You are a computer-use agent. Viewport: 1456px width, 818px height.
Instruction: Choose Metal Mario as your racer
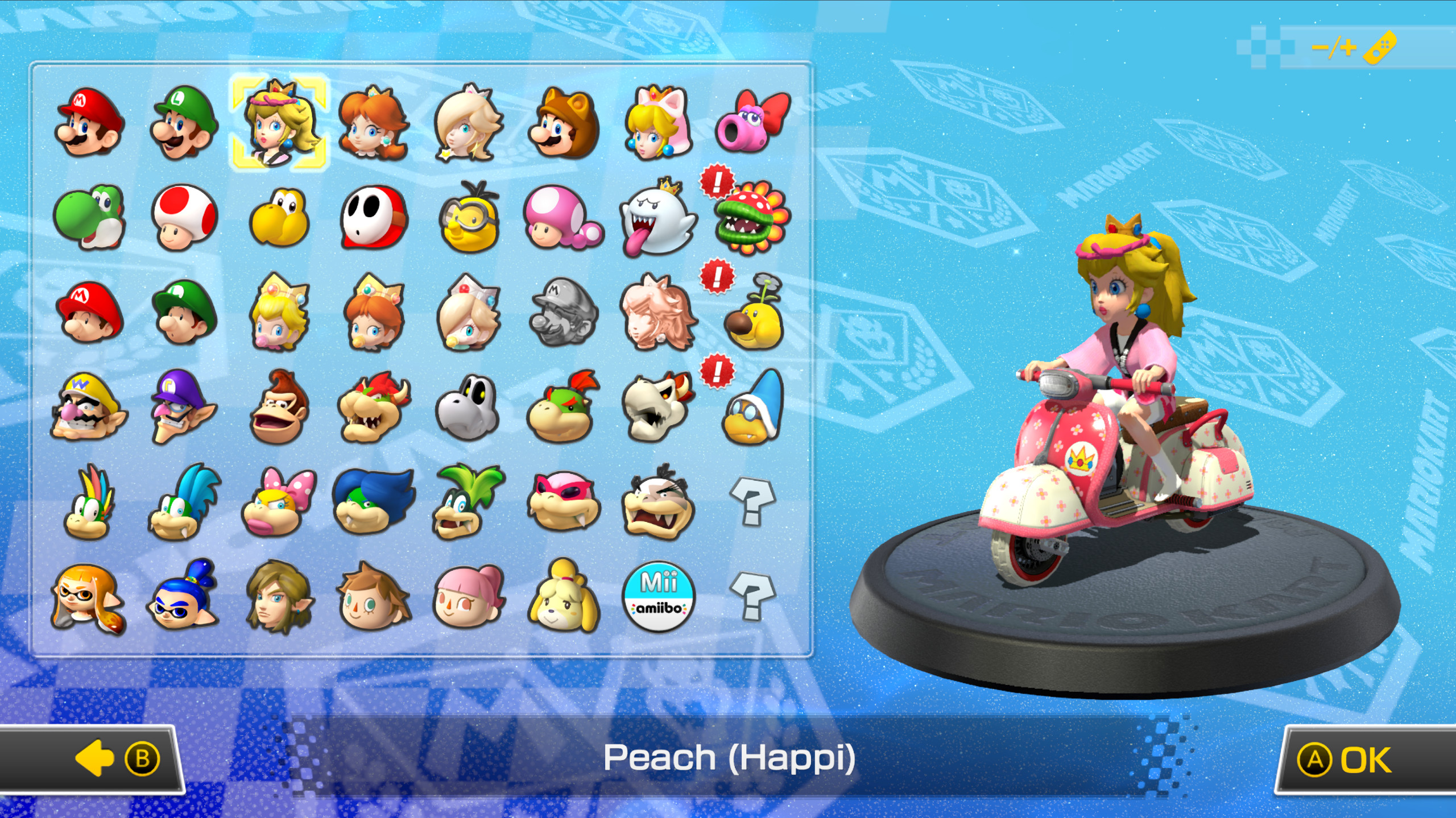pyautogui.click(x=562, y=313)
